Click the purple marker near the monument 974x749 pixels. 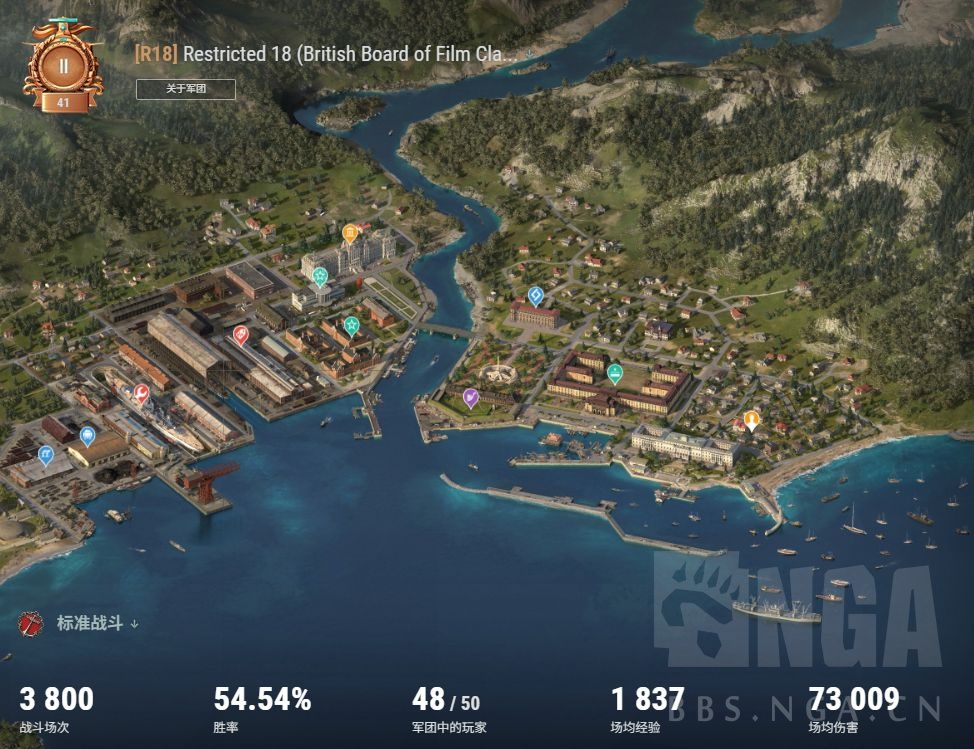coord(471,397)
